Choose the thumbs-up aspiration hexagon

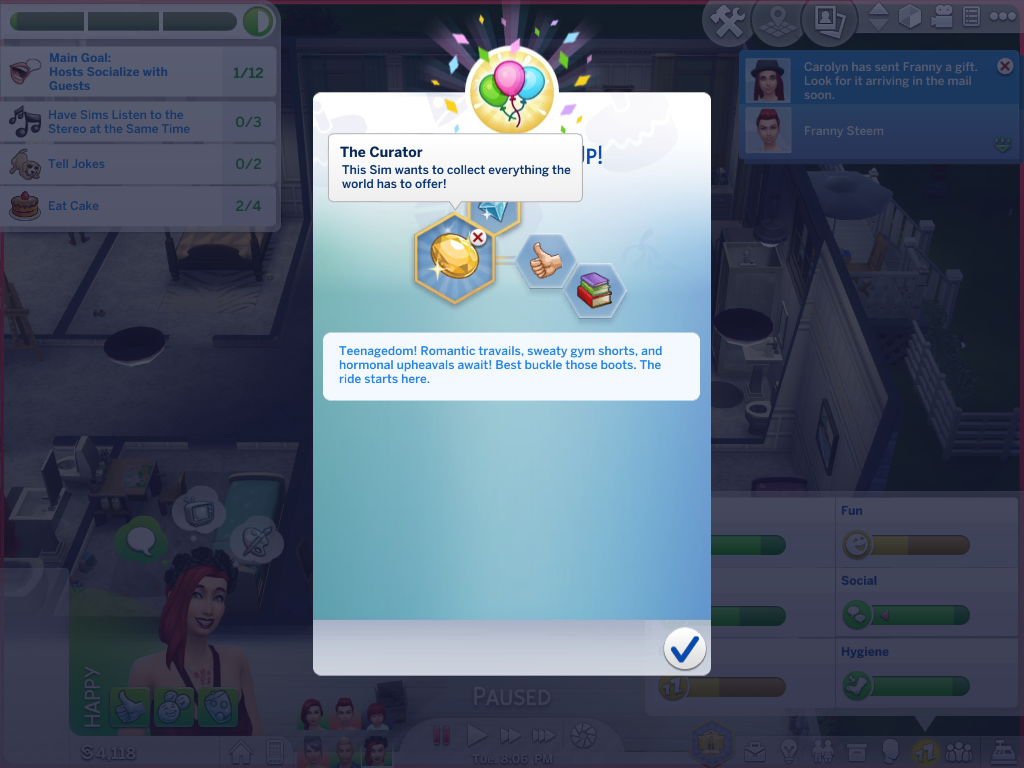545,262
